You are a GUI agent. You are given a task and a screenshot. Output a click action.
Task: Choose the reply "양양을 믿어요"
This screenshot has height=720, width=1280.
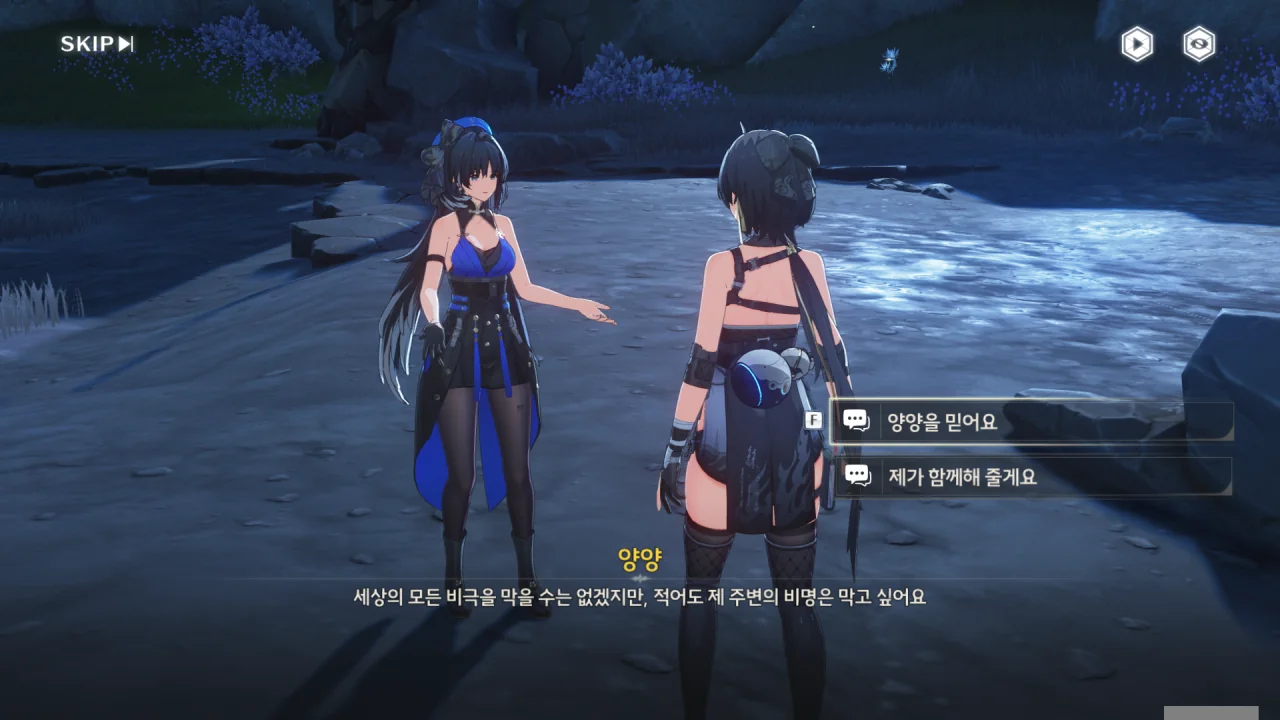point(1032,422)
